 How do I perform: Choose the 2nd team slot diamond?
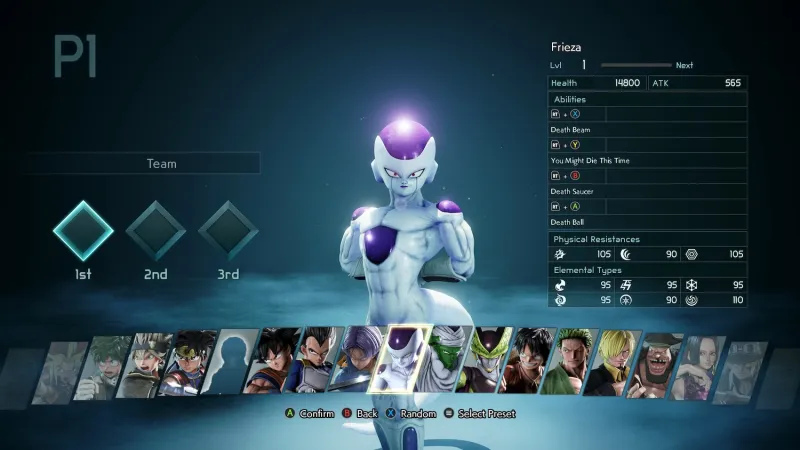[x=155, y=231]
